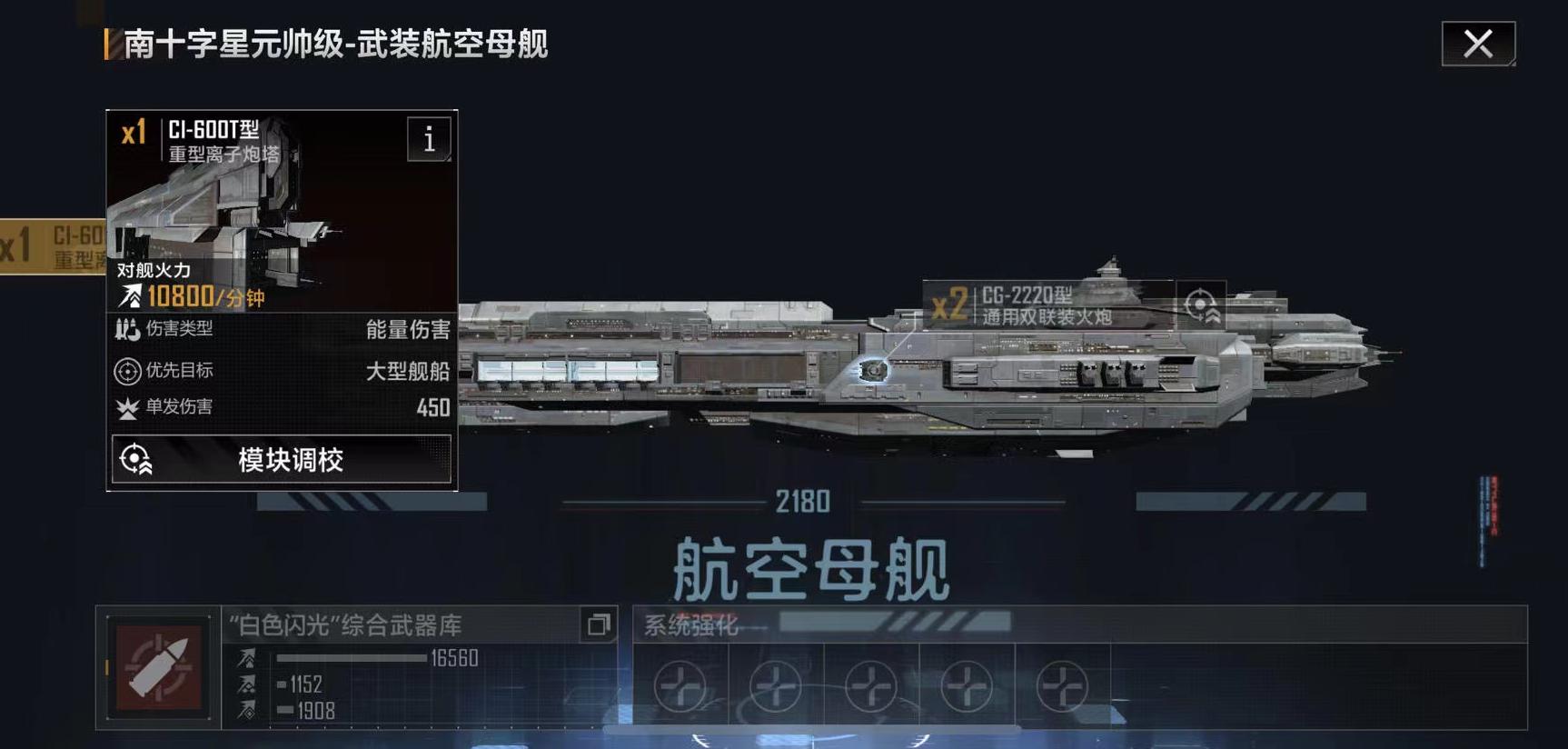Click the last 系统强化 enhancement slot
The height and width of the screenshot is (749, 1568).
(x=1060, y=687)
